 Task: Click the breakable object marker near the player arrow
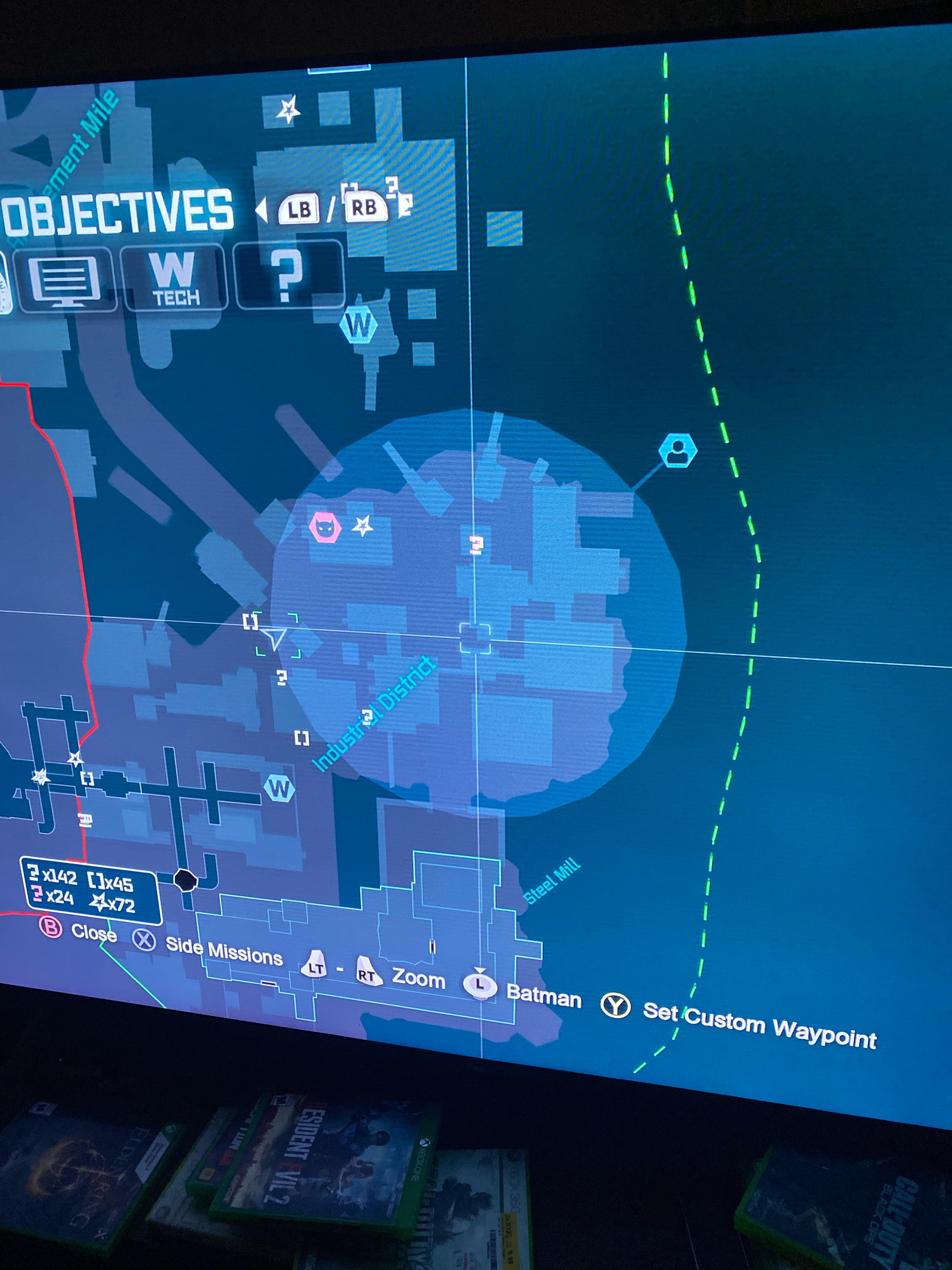[251, 622]
